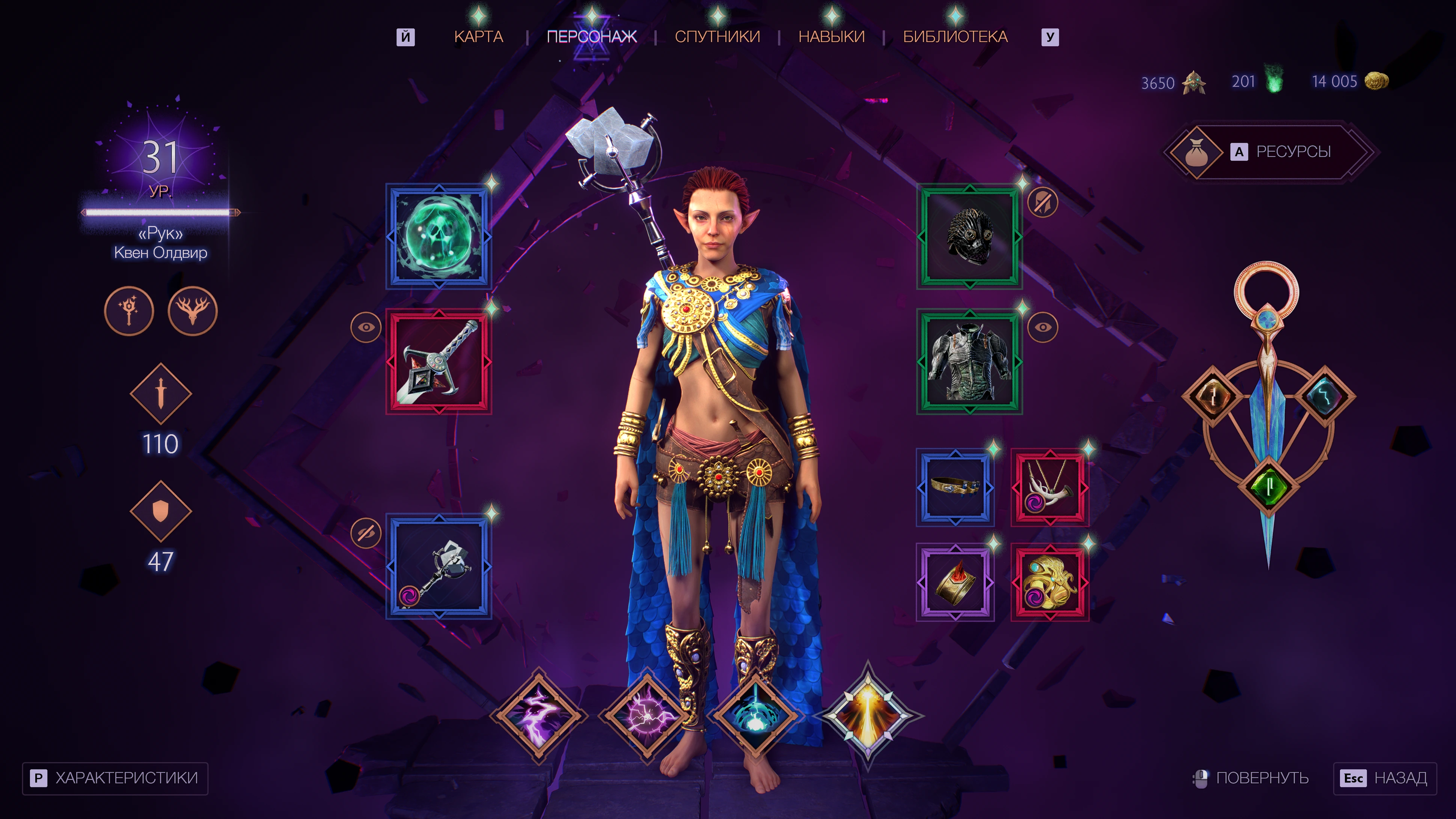
Task: Toggle chest armor visibility eye
Action: pos(1043,327)
